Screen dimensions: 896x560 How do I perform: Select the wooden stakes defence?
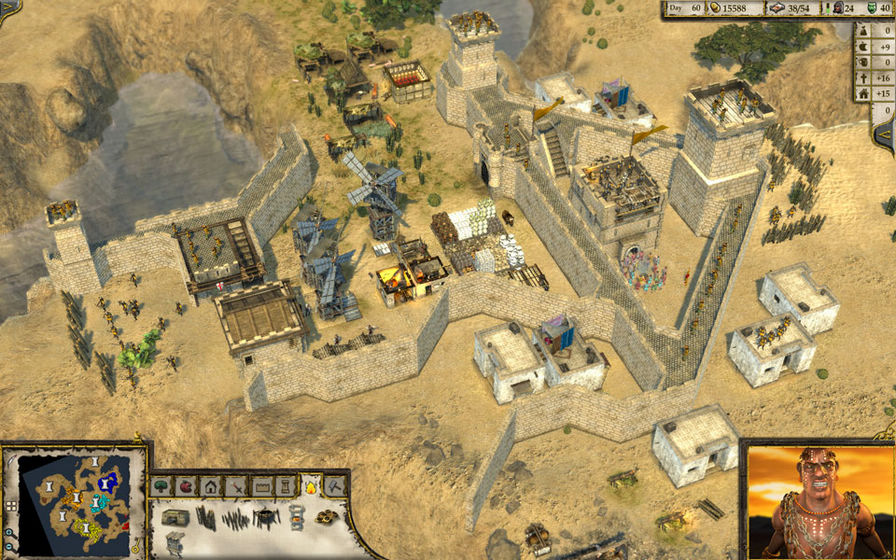(205, 518)
